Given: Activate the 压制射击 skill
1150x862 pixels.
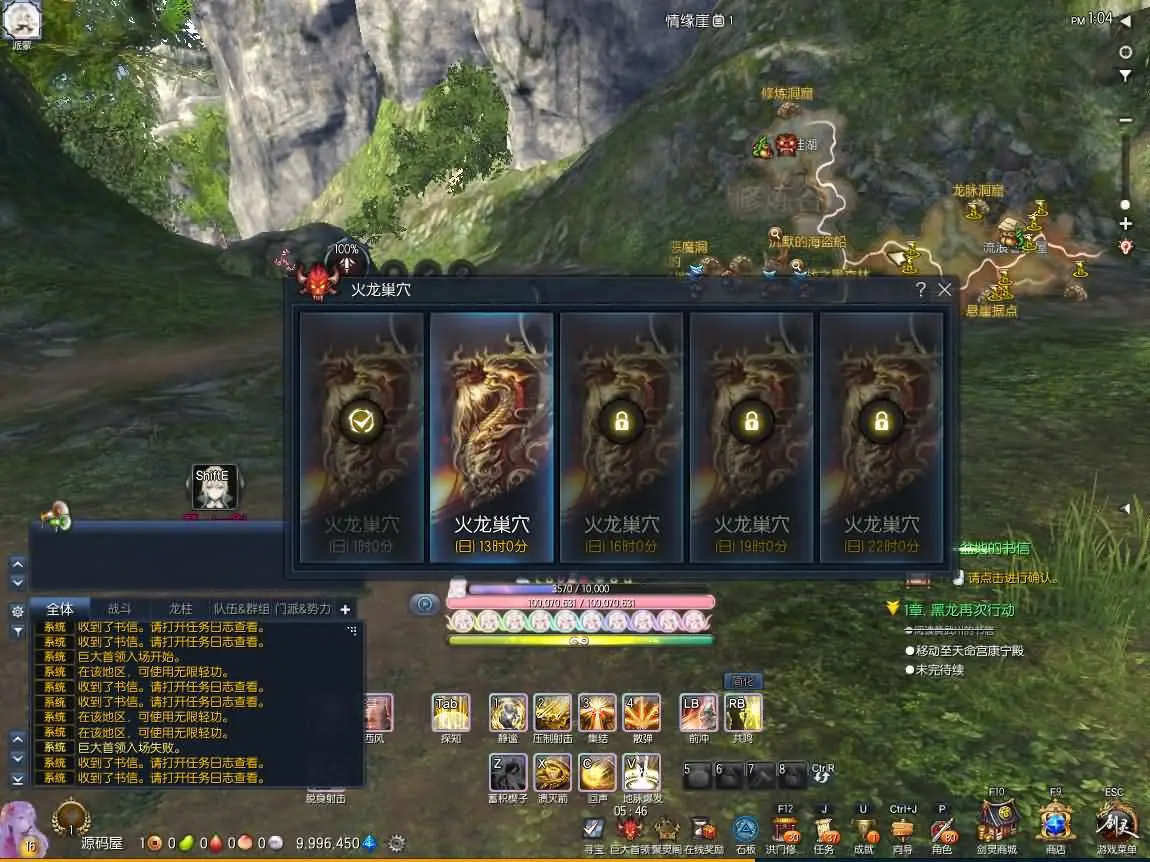Looking at the screenshot, I should [552, 713].
